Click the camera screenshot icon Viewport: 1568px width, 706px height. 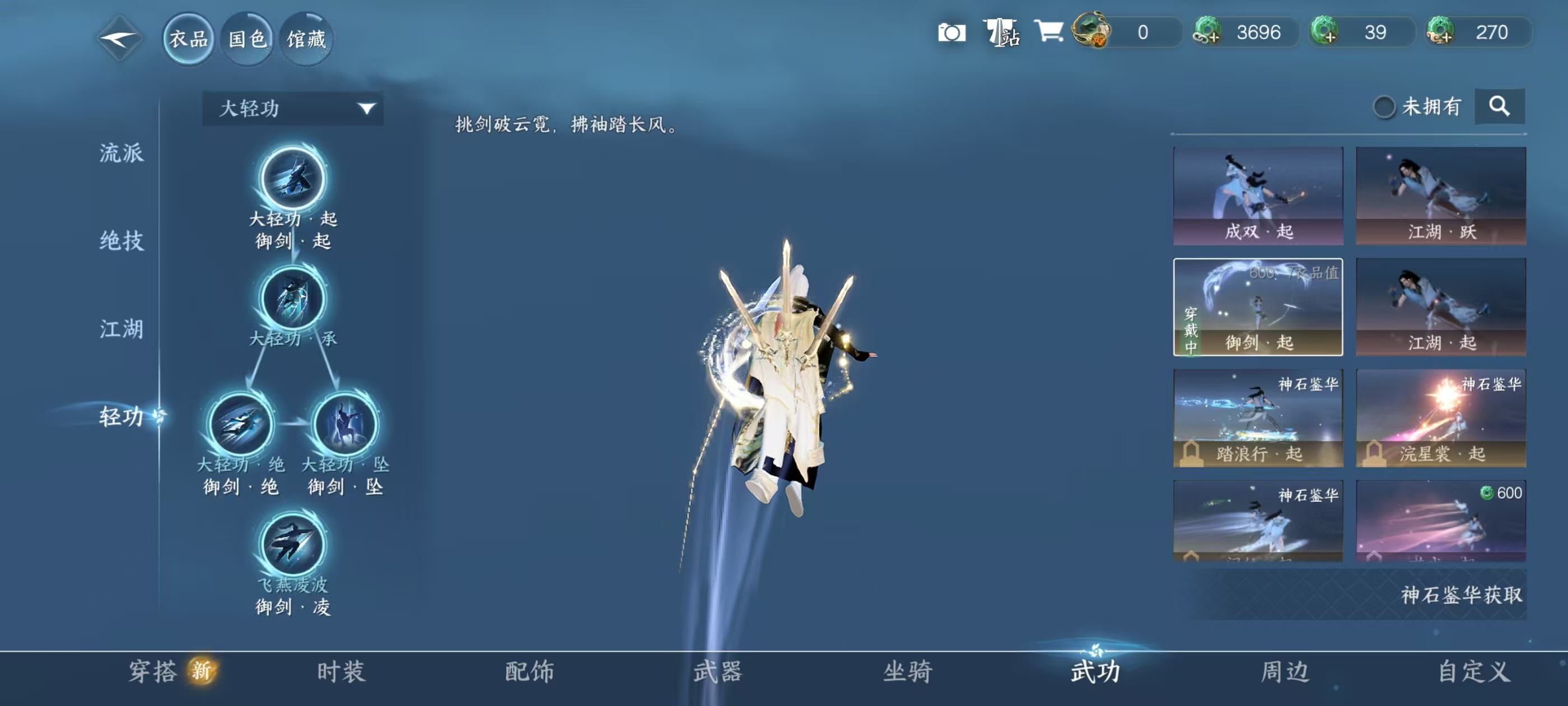point(954,32)
